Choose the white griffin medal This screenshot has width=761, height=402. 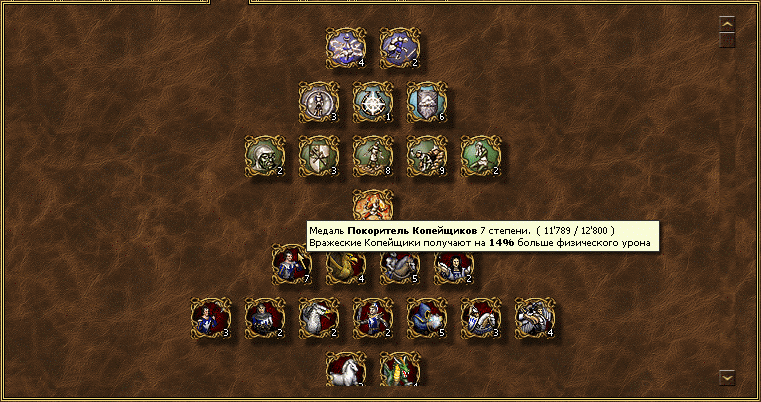[x=319, y=317]
